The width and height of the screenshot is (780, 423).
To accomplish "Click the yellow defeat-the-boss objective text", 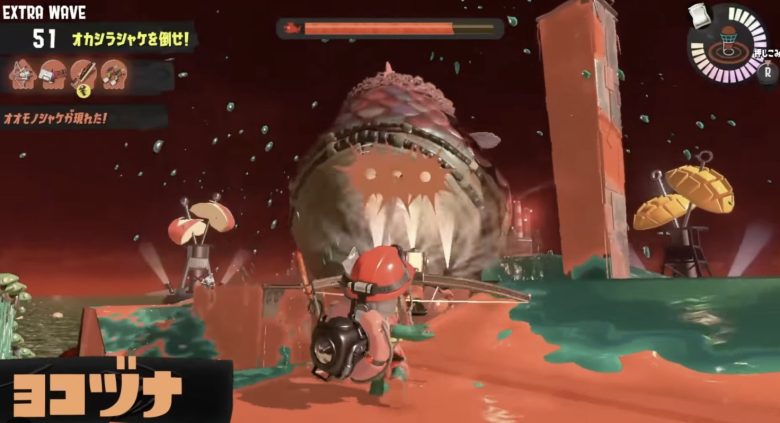I will [130, 39].
